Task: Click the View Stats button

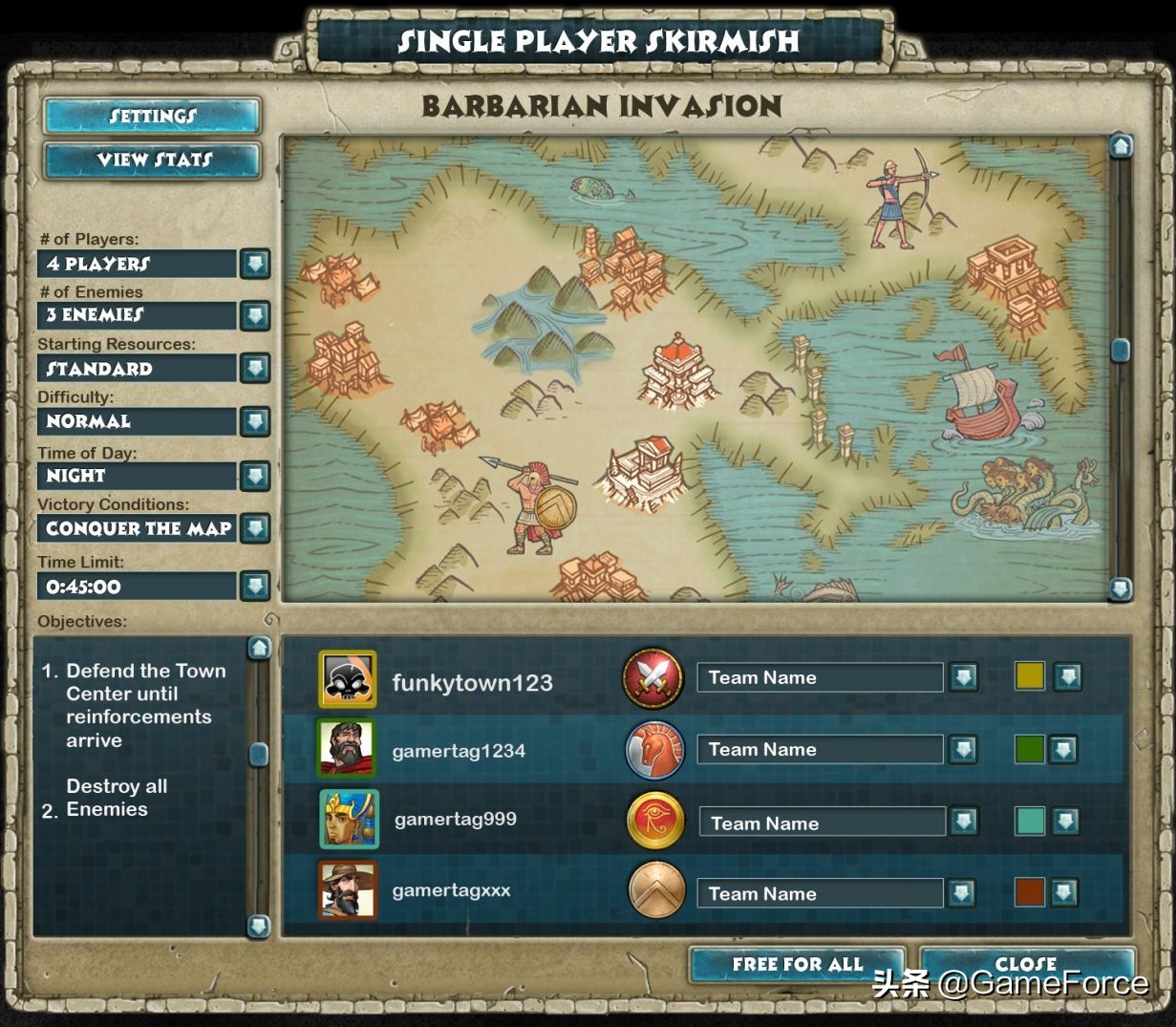Action: click(x=152, y=160)
